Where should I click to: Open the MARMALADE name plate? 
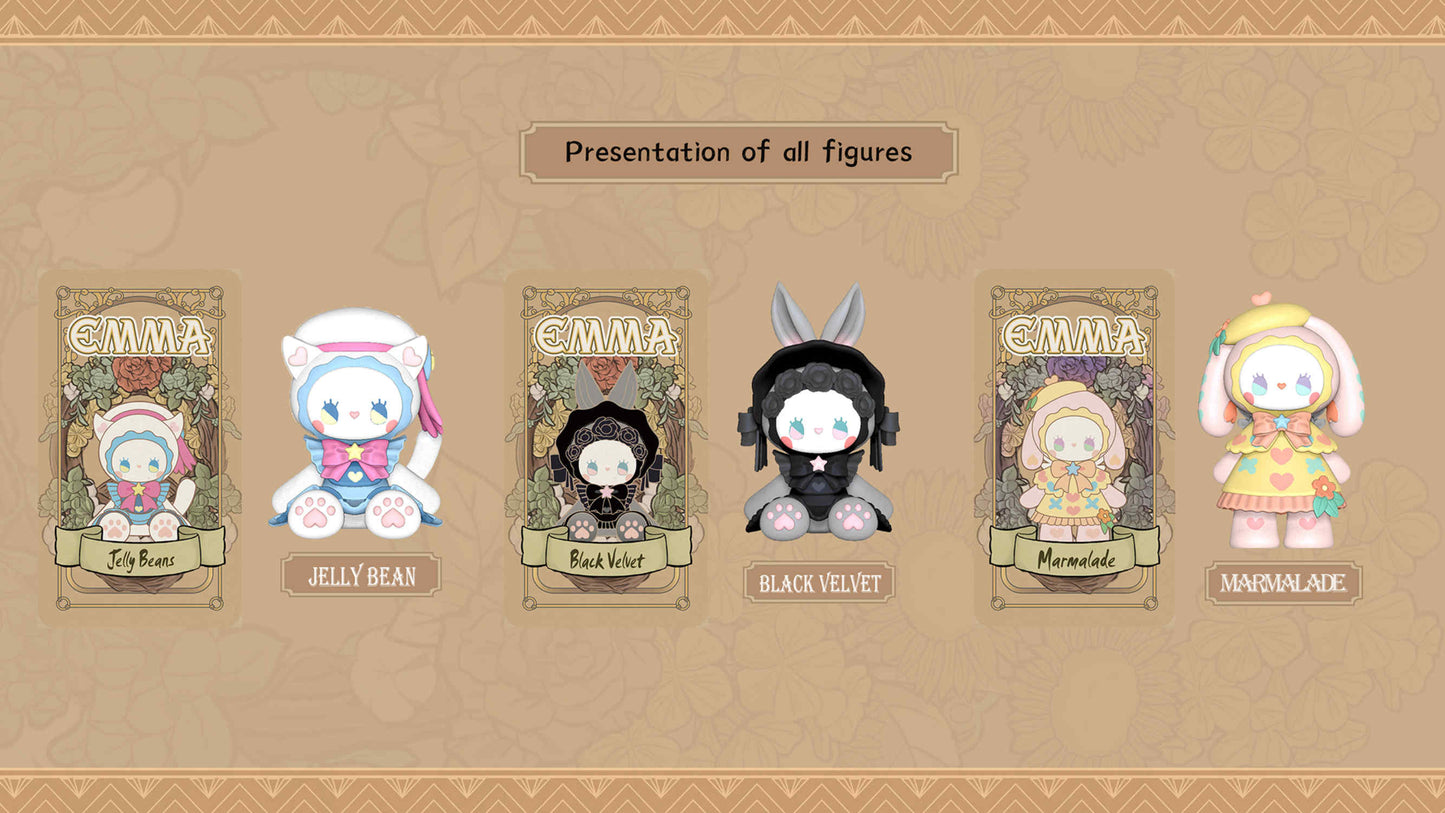pos(1283,583)
